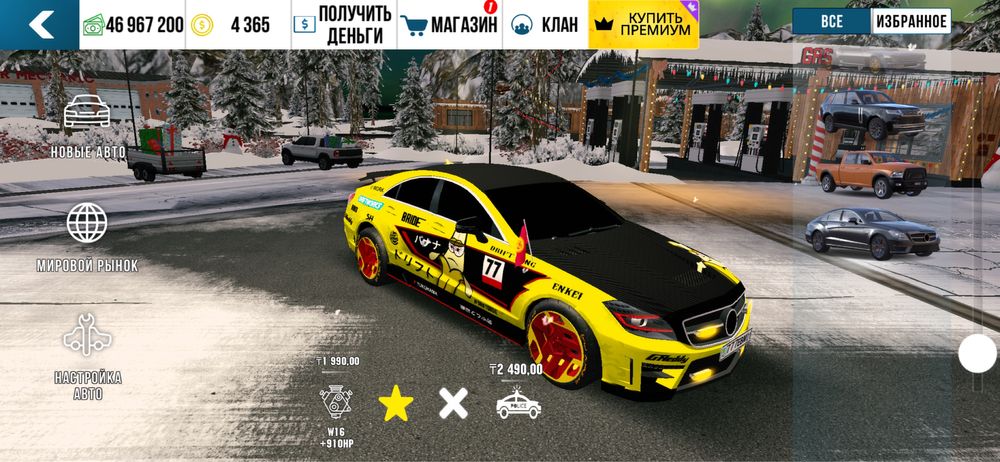This screenshot has width=1000, height=462.
Task: Click the white round slider handle
Action: 977,353
